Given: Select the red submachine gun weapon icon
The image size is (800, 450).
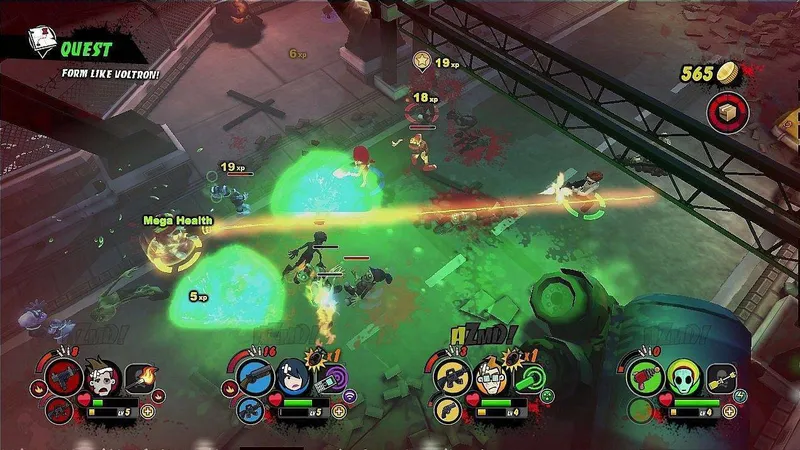Looking at the screenshot, I should 64,378.
